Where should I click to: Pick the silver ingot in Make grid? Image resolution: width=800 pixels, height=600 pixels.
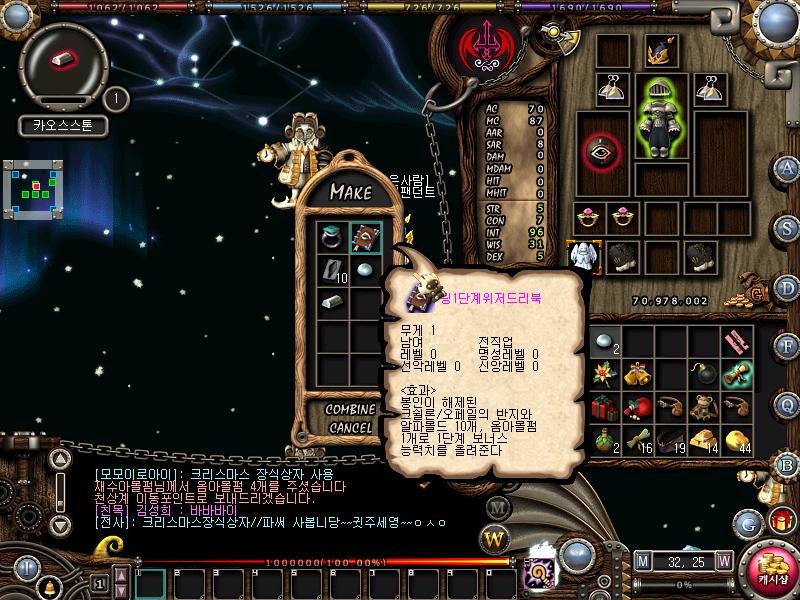pyautogui.click(x=334, y=301)
